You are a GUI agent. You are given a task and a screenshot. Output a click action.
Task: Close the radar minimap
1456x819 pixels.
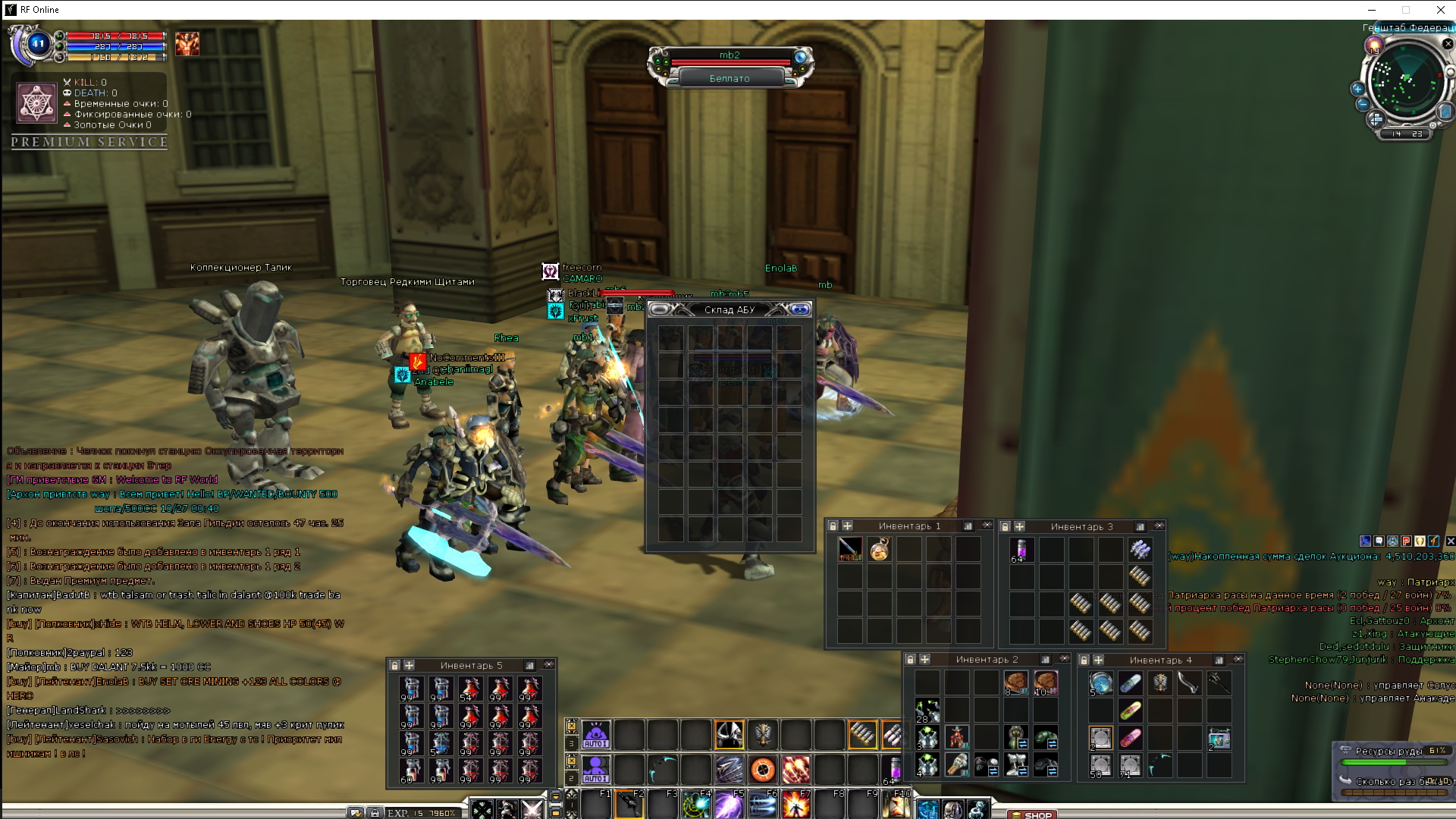[1448, 44]
